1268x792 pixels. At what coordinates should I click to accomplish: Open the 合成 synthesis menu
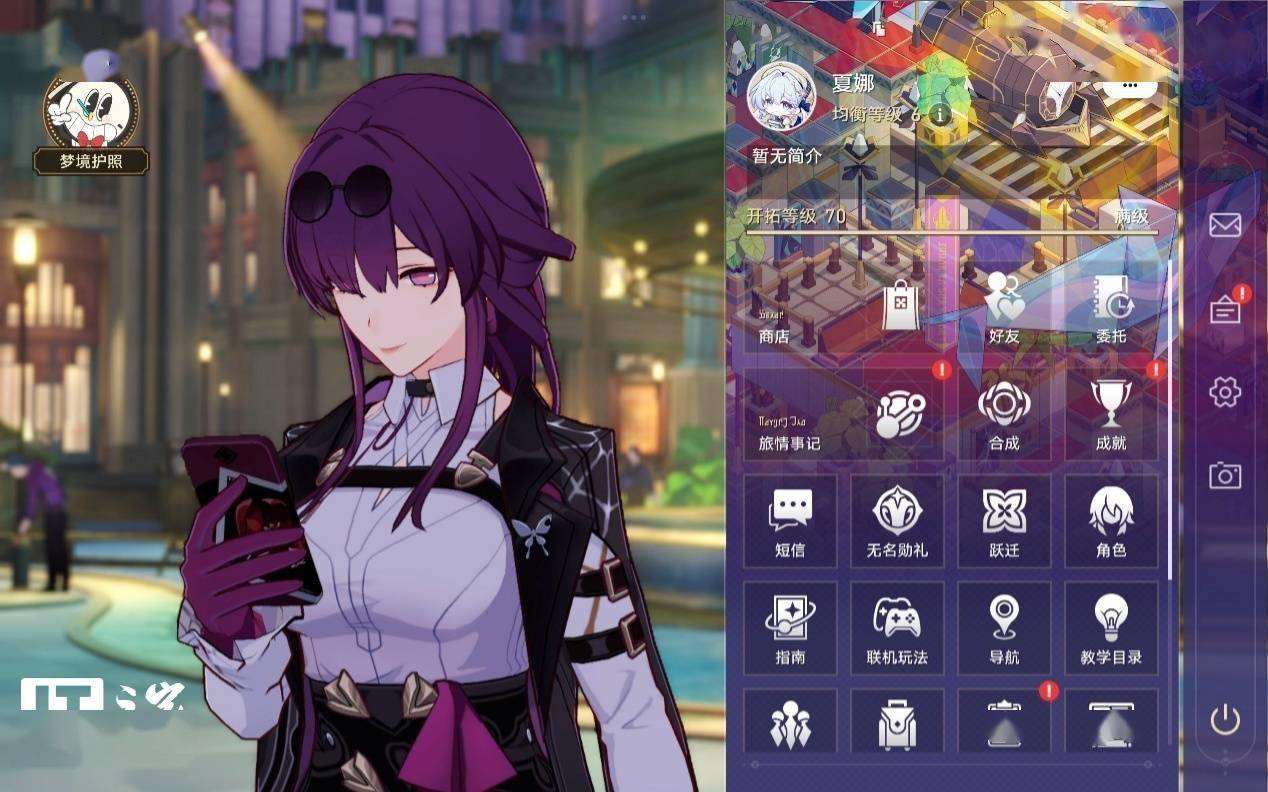pos(1003,414)
